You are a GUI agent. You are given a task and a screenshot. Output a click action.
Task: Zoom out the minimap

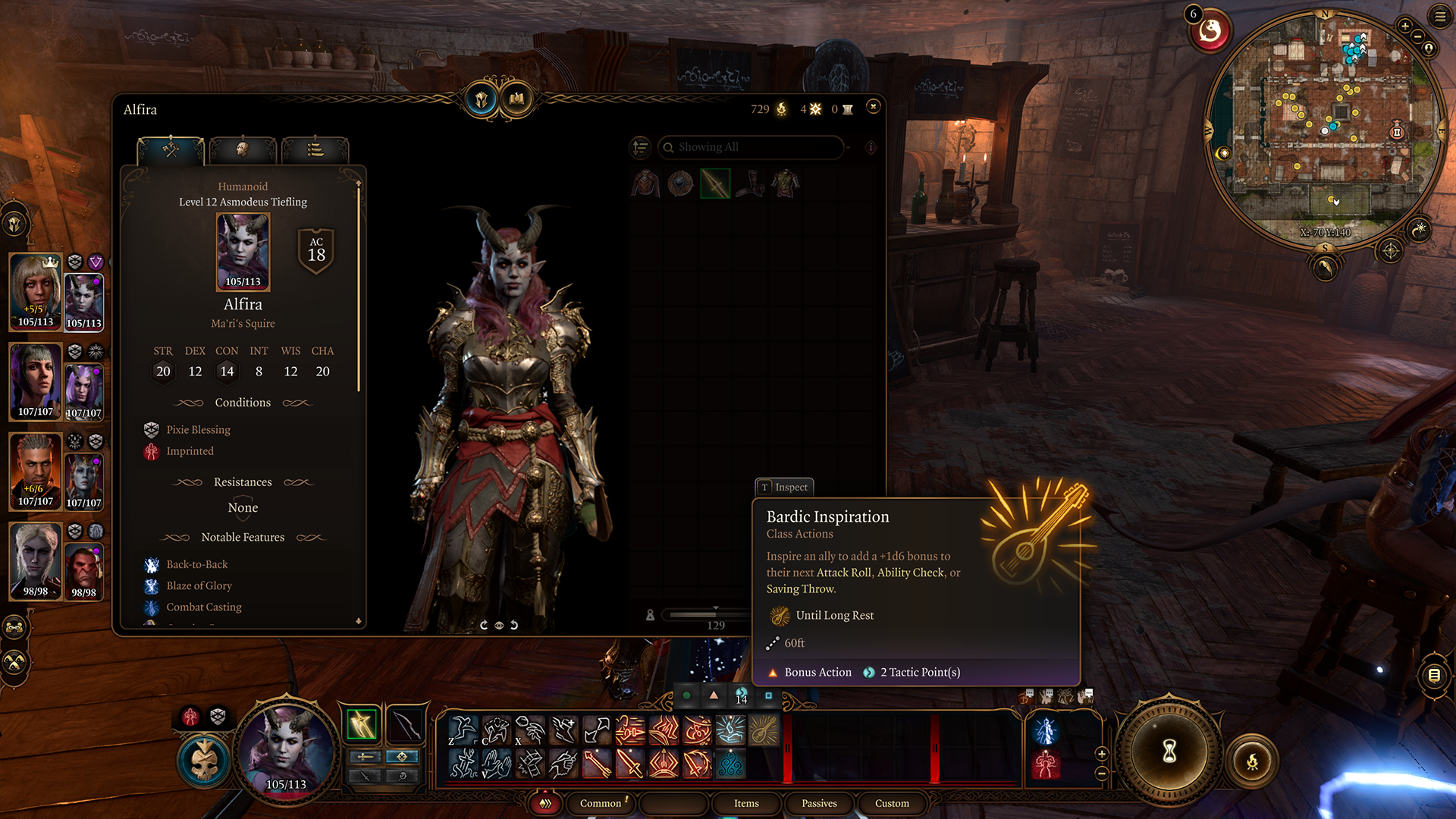pyautogui.click(x=1417, y=36)
